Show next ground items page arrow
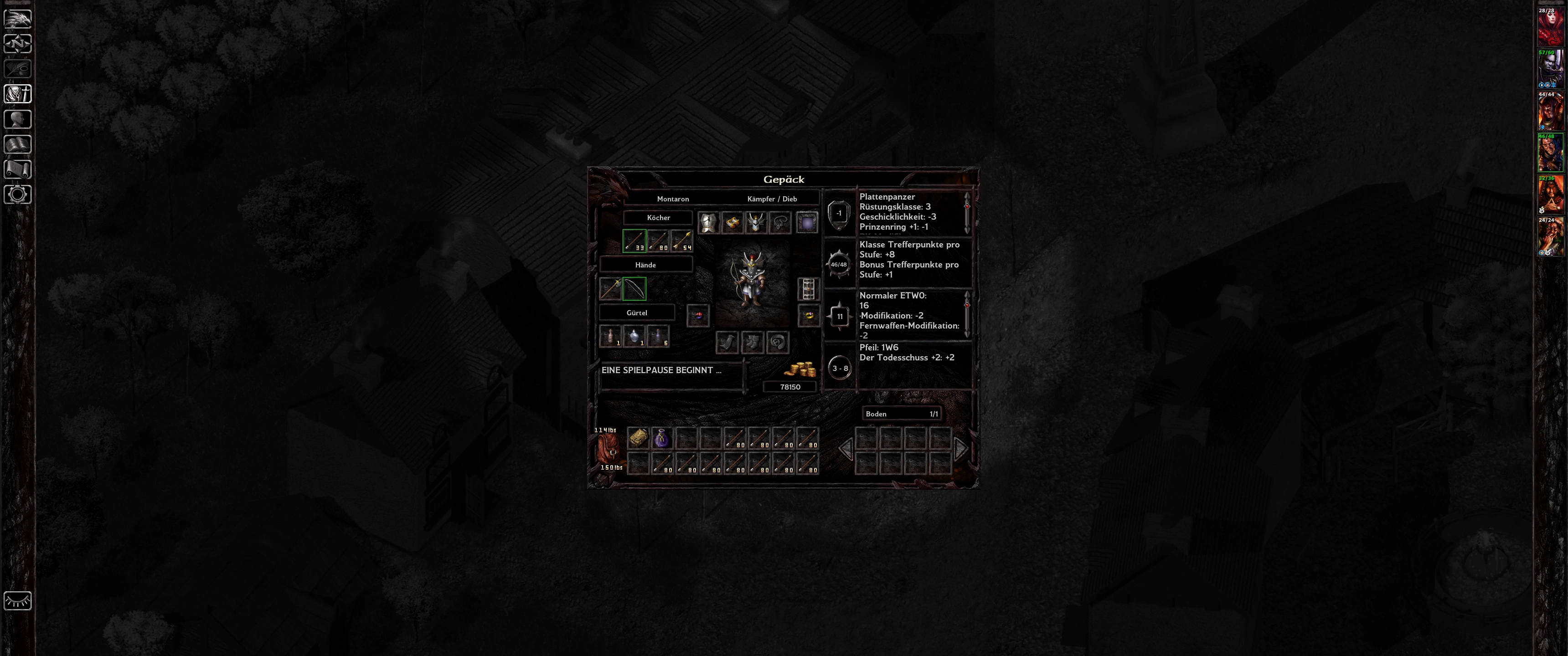Viewport: 1568px width, 656px height. [960, 449]
